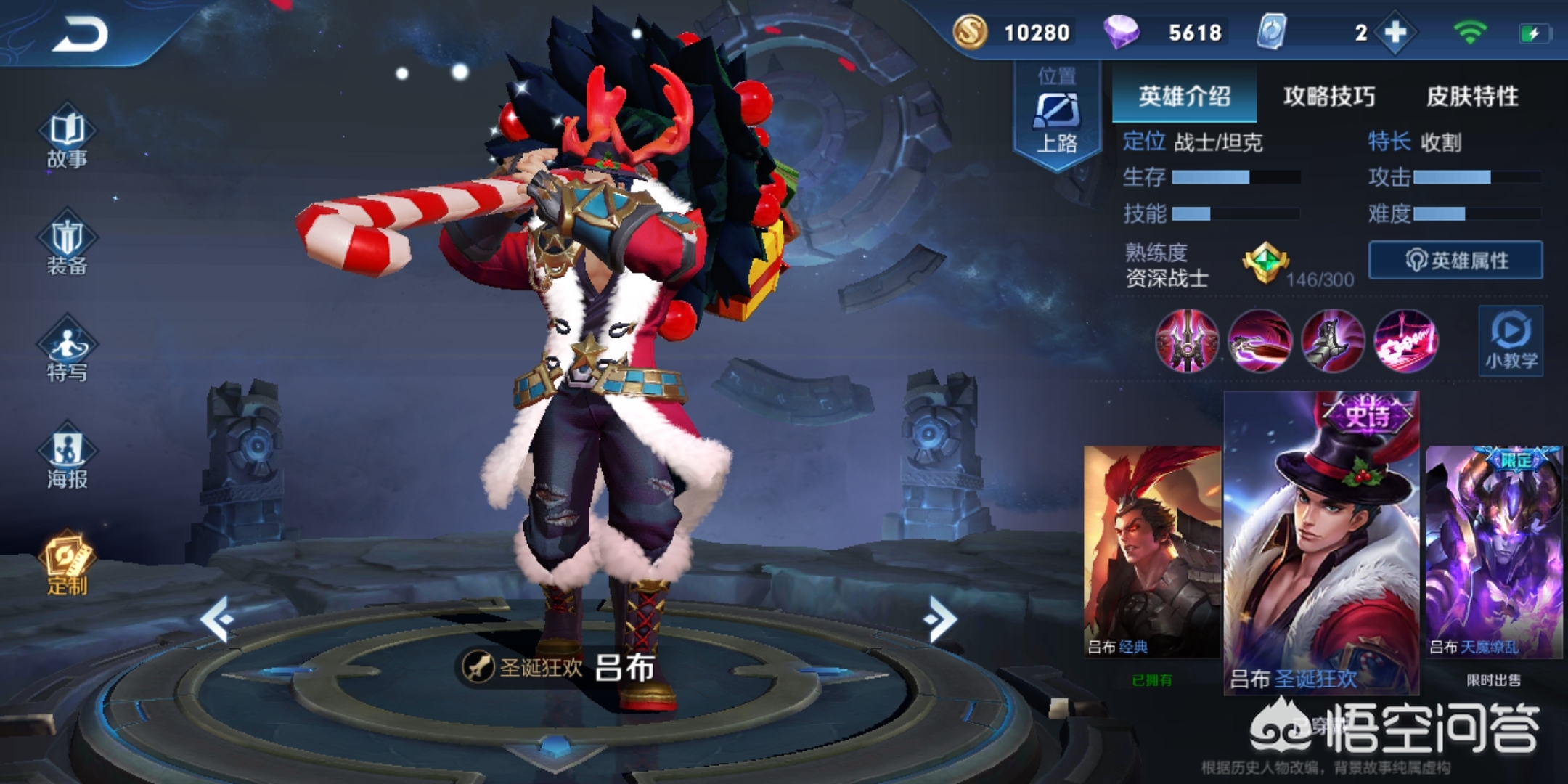Viewport: 1568px width, 784px height.
Task: Open the 装备 equipment section
Action: (x=67, y=245)
